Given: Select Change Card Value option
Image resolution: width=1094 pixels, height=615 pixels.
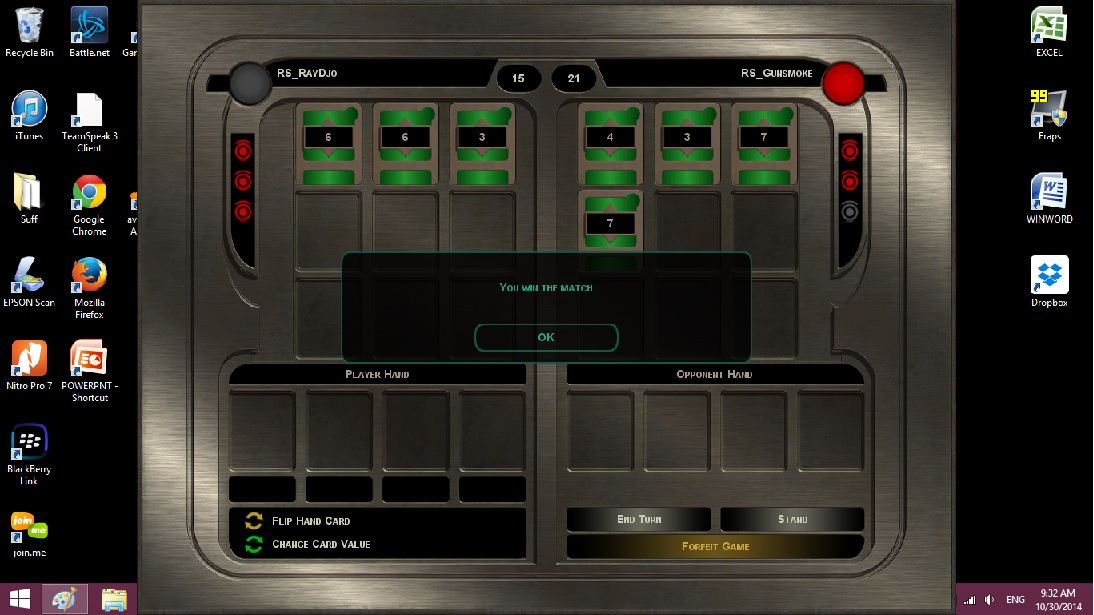Looking at the screenshot, I should point(320,544).
